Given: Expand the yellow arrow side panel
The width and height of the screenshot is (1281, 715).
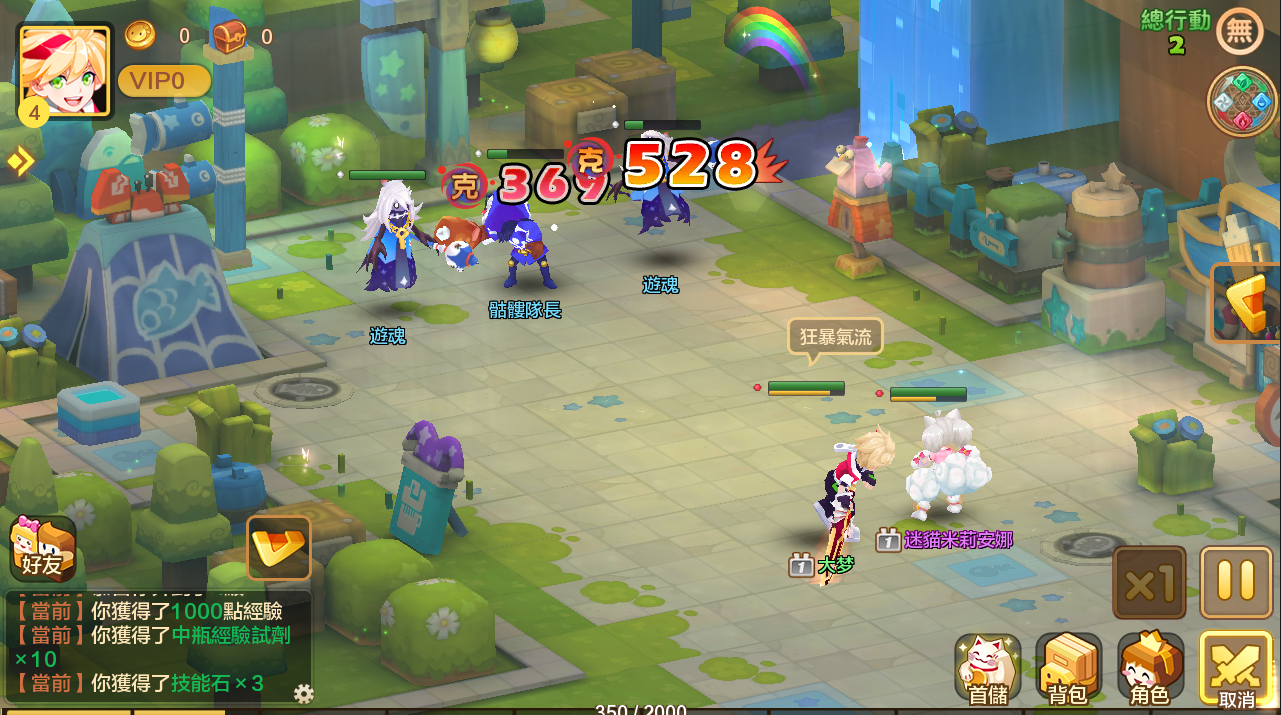Looking at the screenshot, I should coord(19,161).
